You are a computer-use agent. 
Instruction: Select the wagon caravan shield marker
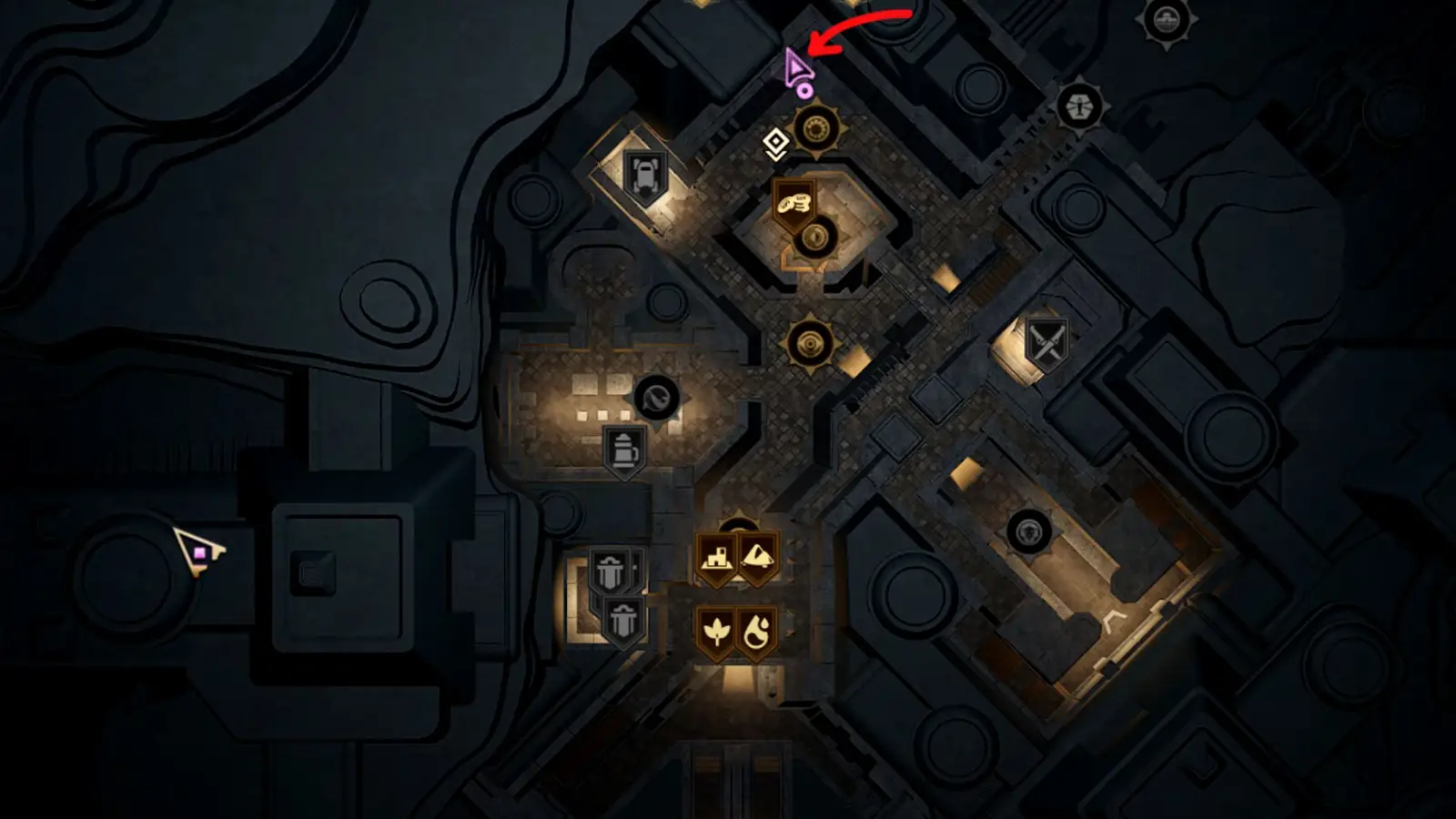[646, 173]
